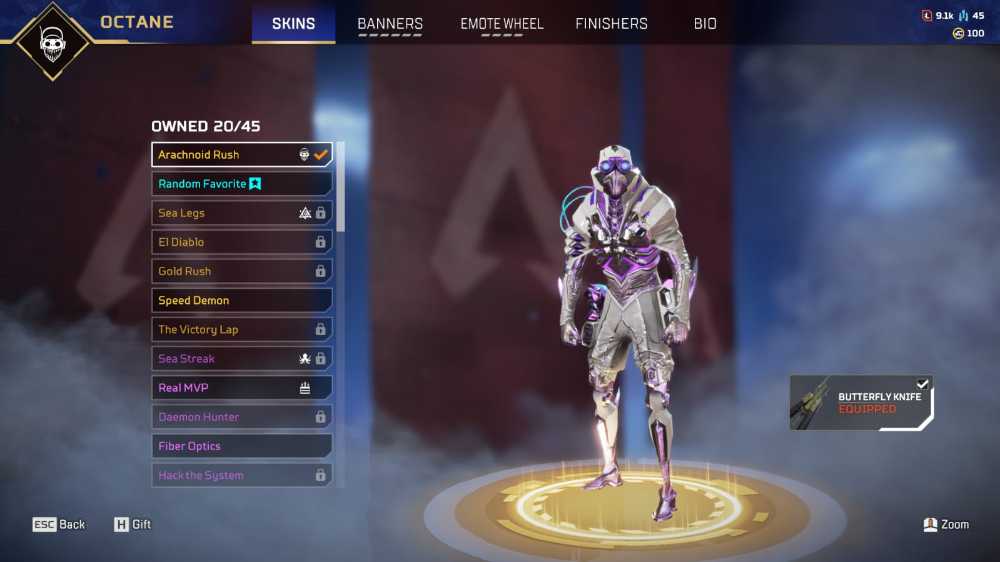Open the equipped Butterfly Knife heirloom panel

click(x=861, y=403)
